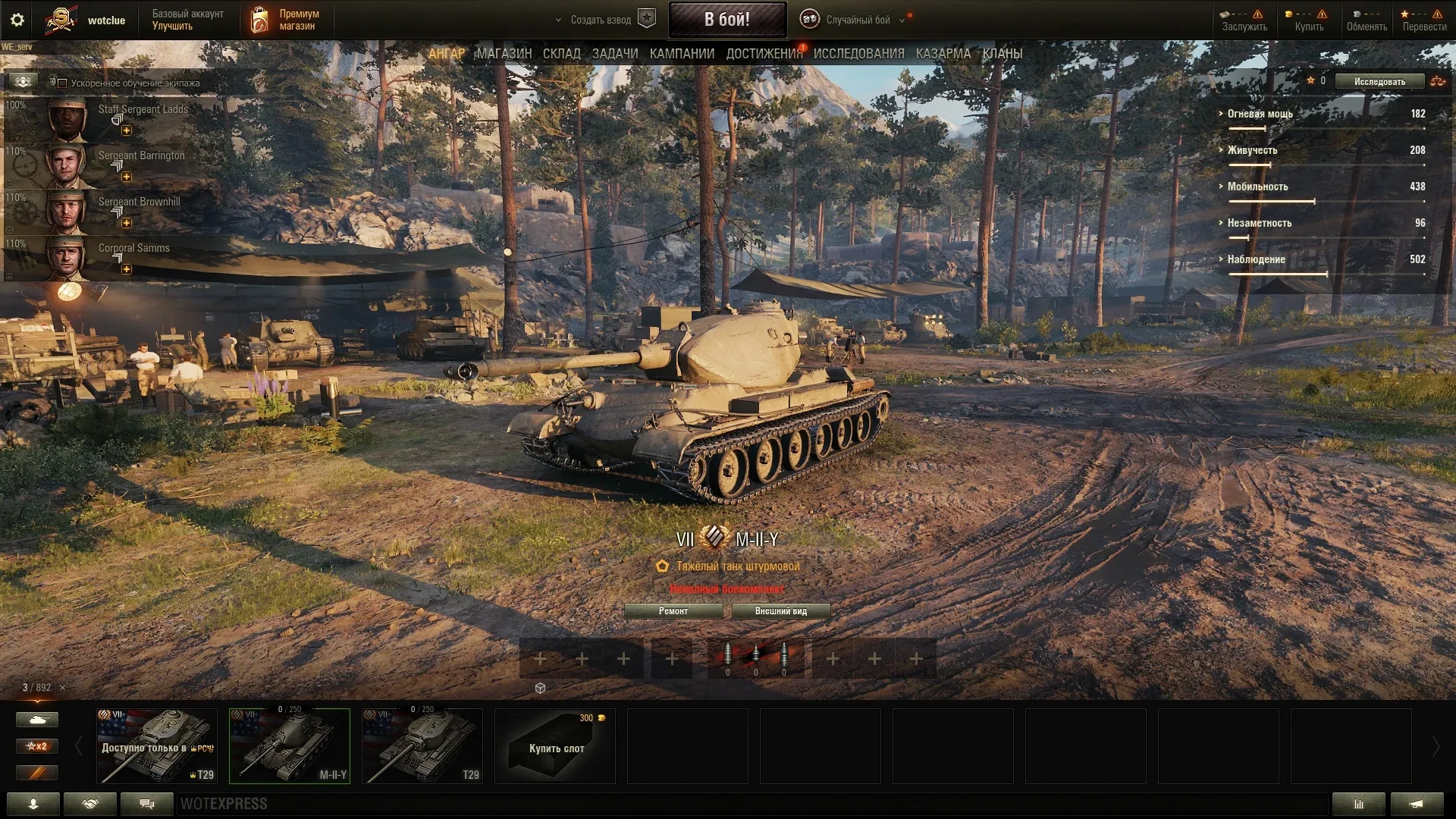Screen dimensions: 1456x819
Task: Start battle with the В бой! button
Action: click(726, 20)
